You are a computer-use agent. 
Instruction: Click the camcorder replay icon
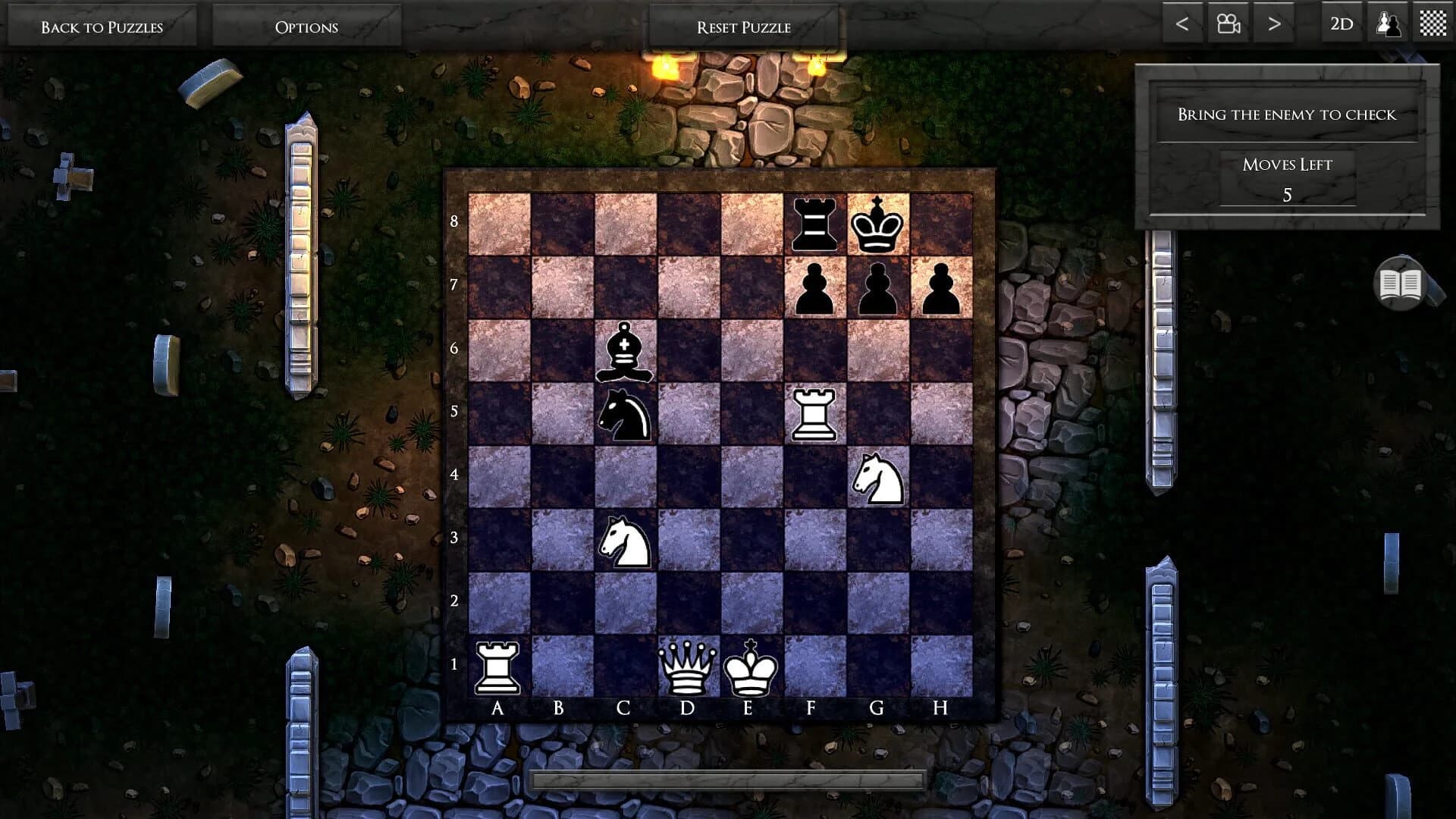pyautogui.click(x=1229, y=24)
